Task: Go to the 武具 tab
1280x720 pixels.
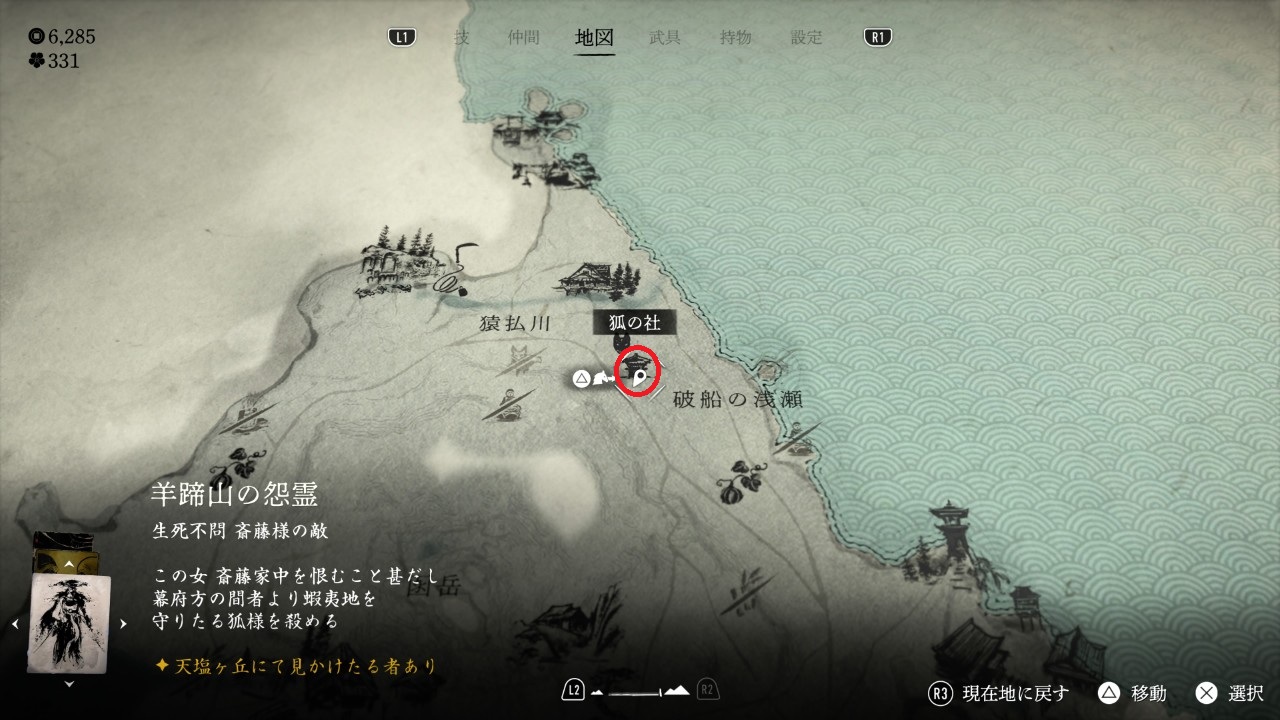Action: 665,38
